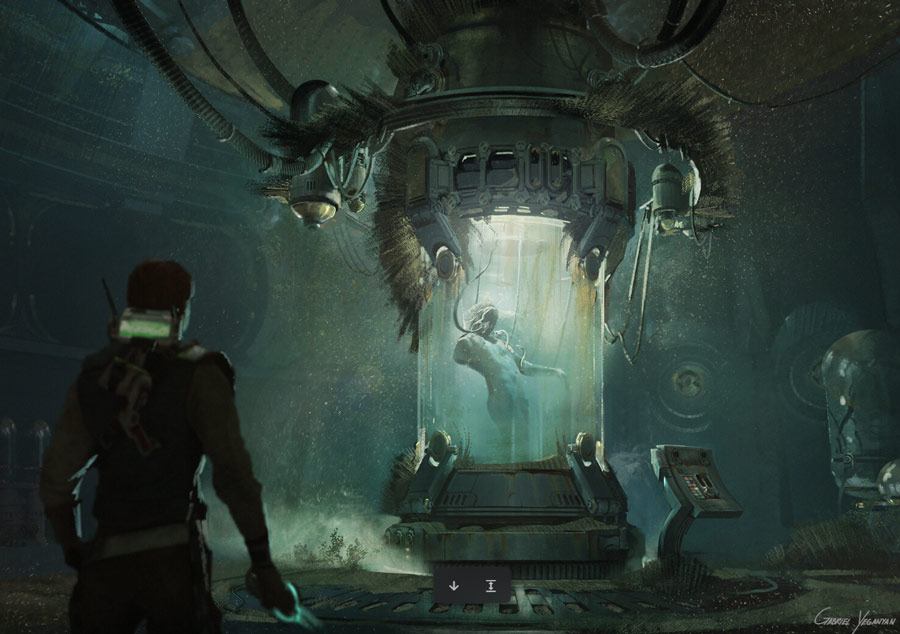Click the down-arrow button in the overlay
The width and height of the screenshot is (900, 634).
[454, 585]
